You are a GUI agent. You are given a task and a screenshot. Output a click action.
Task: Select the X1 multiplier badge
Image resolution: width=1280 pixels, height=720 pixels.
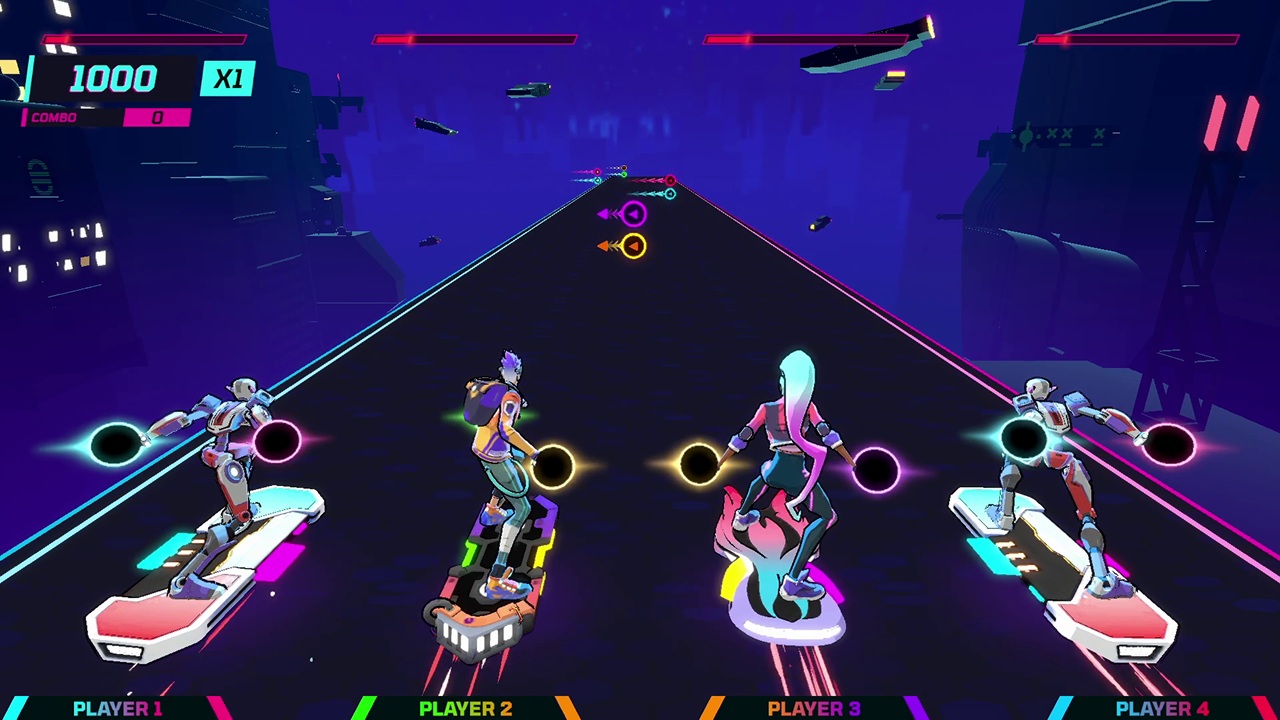tap(227, 79)
